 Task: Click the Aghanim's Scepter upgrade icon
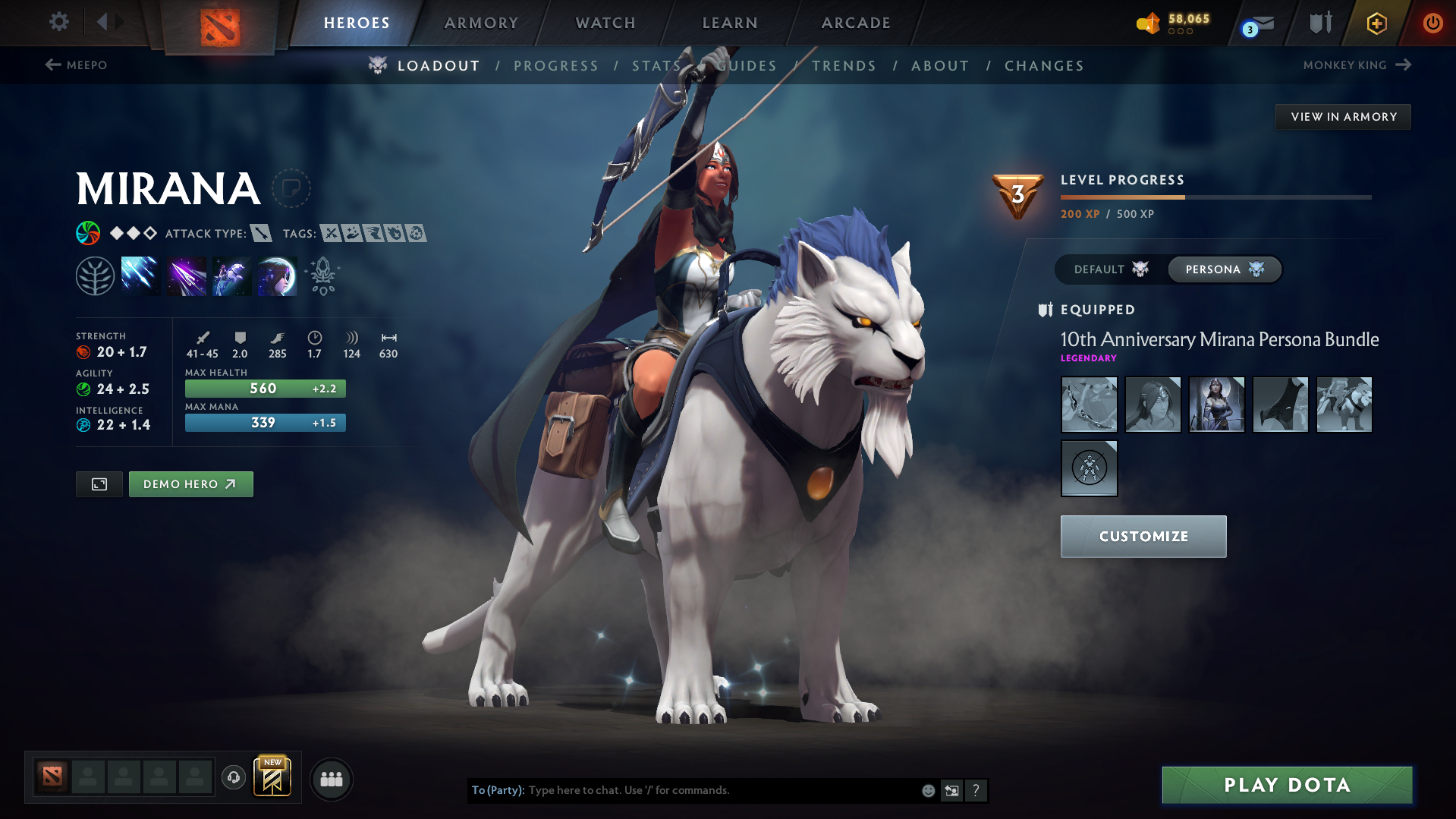coord(322,275)
